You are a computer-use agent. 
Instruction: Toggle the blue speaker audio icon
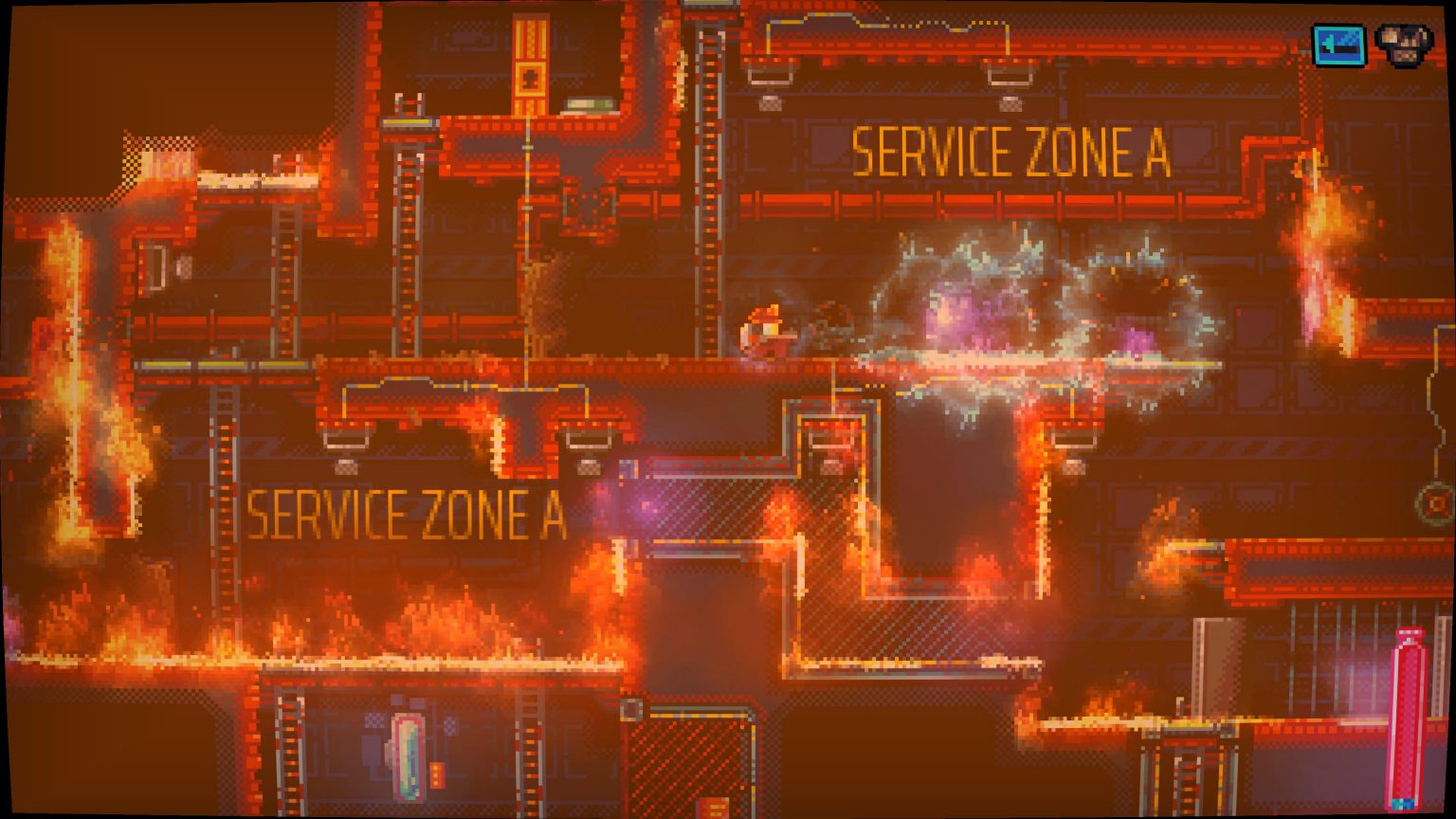click(1339, 43)
